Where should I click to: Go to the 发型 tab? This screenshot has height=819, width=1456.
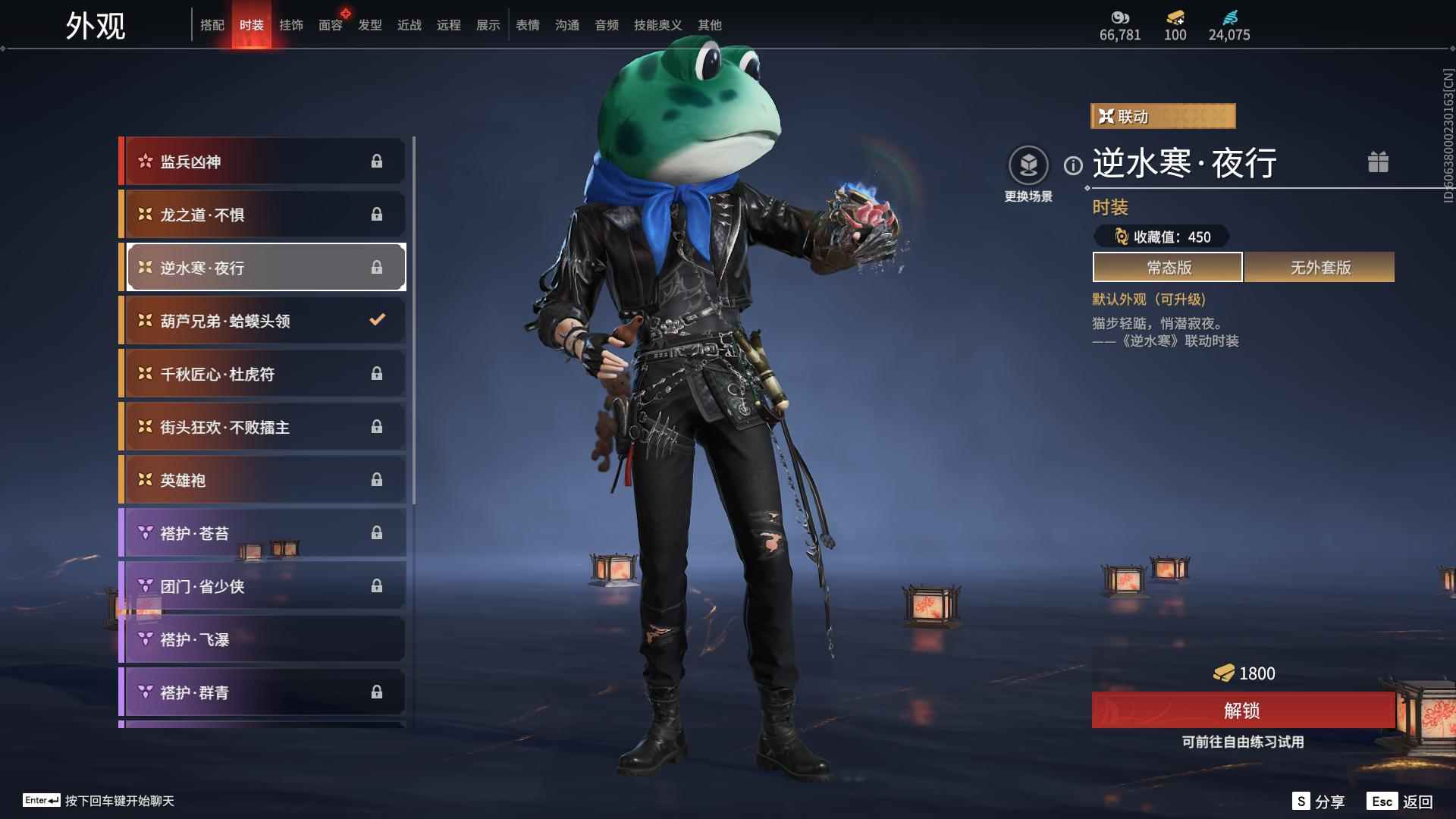[369, 25]
